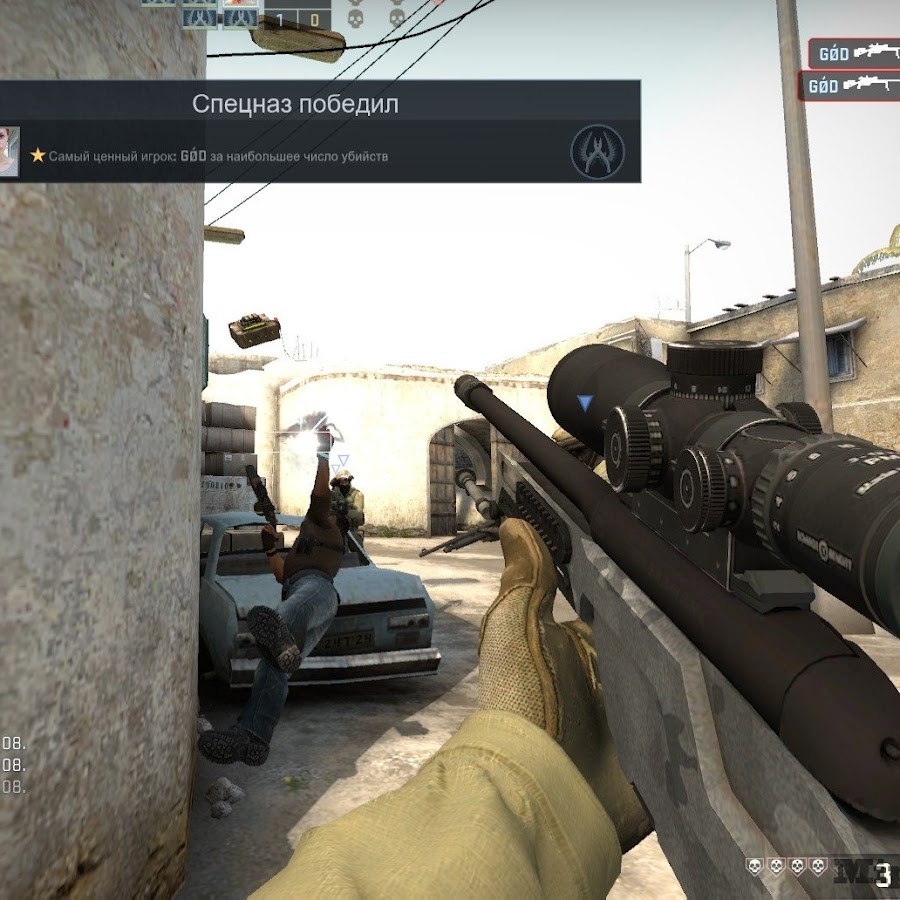This screenshot has height=900, width=900.
Task: Click the MVP player avatar on the banner
Action: point(9,152)
